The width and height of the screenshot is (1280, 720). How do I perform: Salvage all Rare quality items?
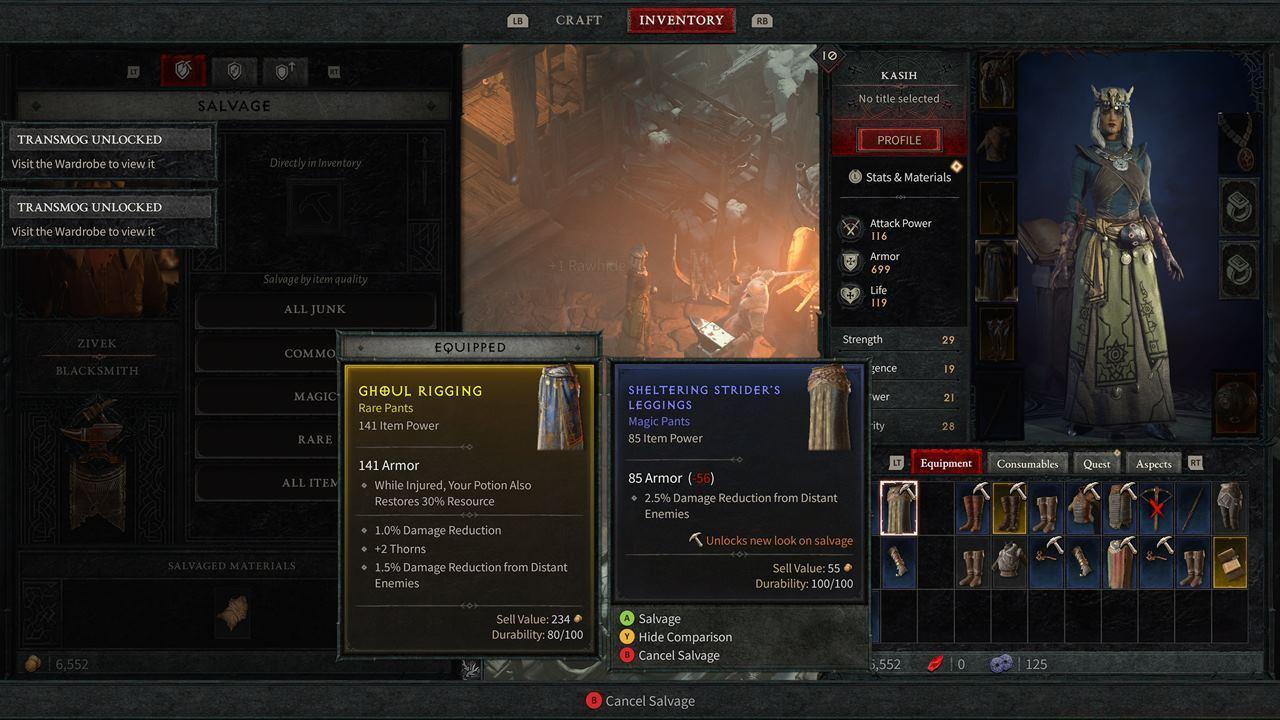(x=314, y=439)
